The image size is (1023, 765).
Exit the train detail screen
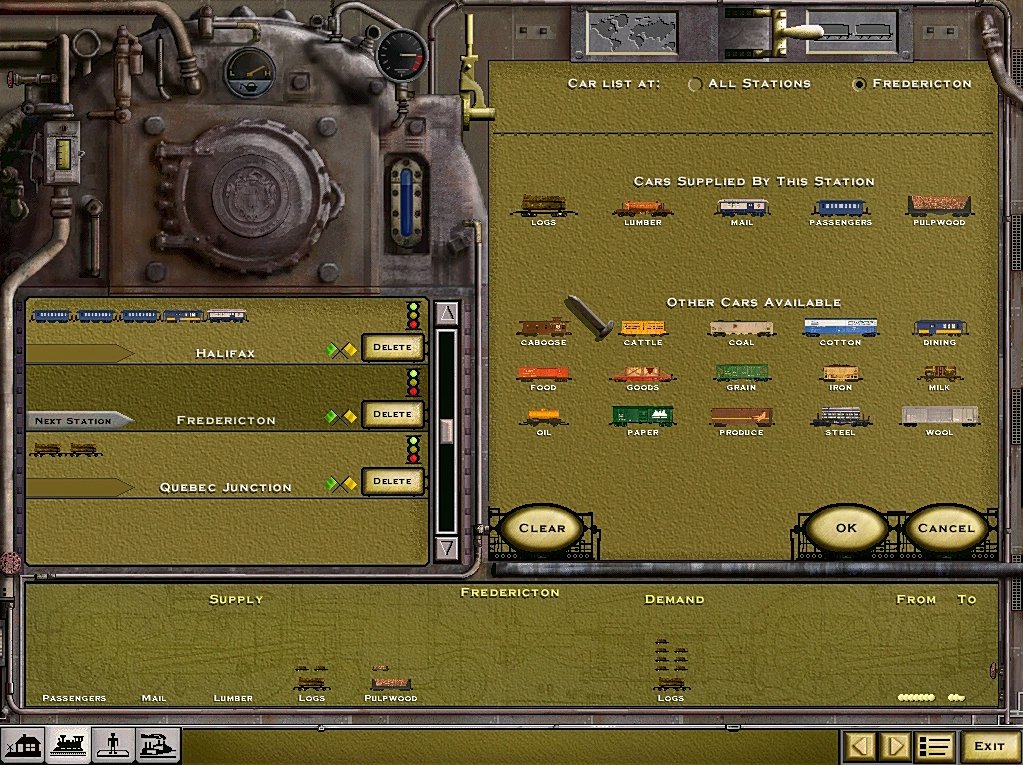click(989, 746)
